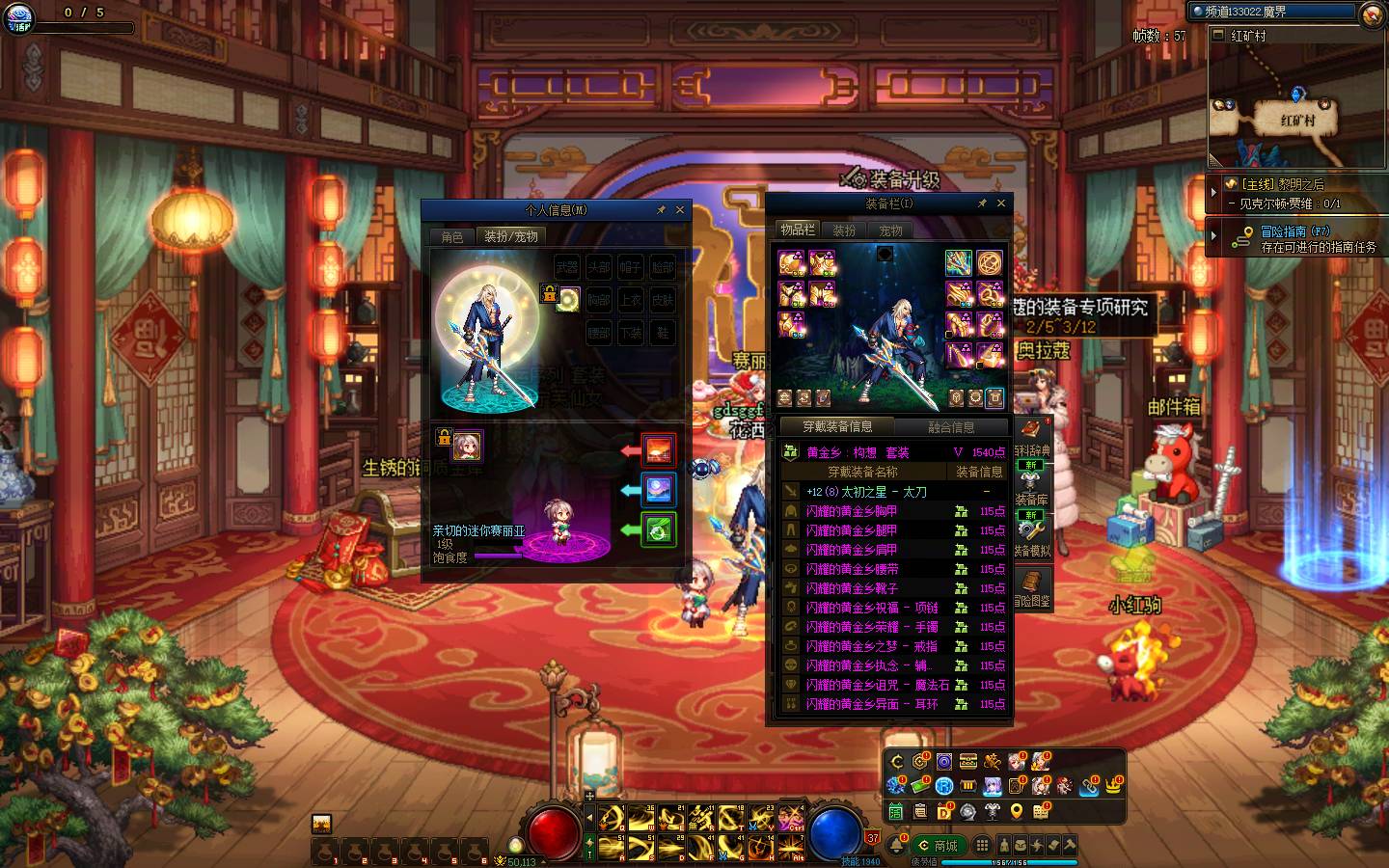Click the 红矿村 minimap
This screenshot has width=1389, height=868.
(x=1296, y=106)
